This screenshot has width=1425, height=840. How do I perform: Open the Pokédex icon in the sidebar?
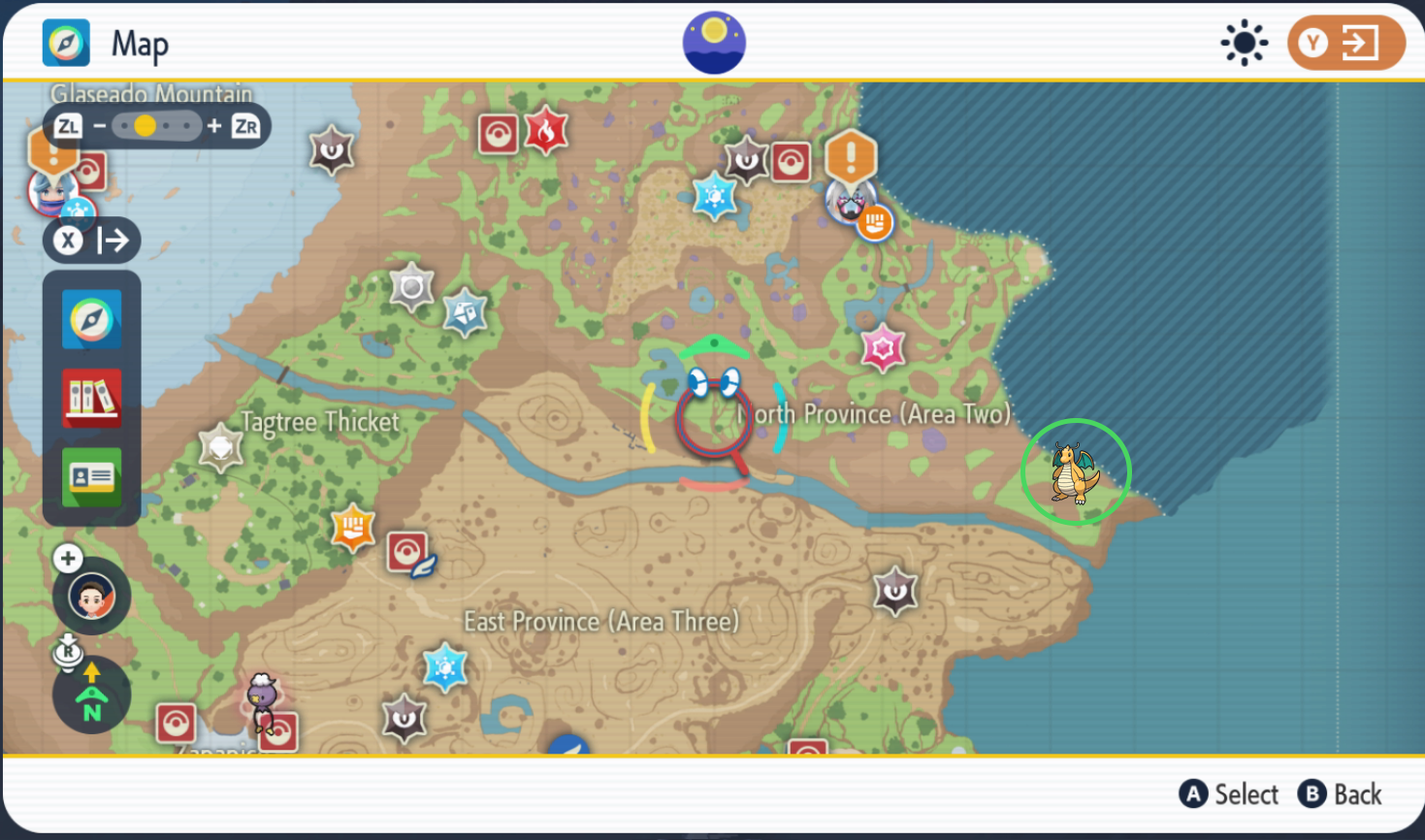tap(91, 398)
